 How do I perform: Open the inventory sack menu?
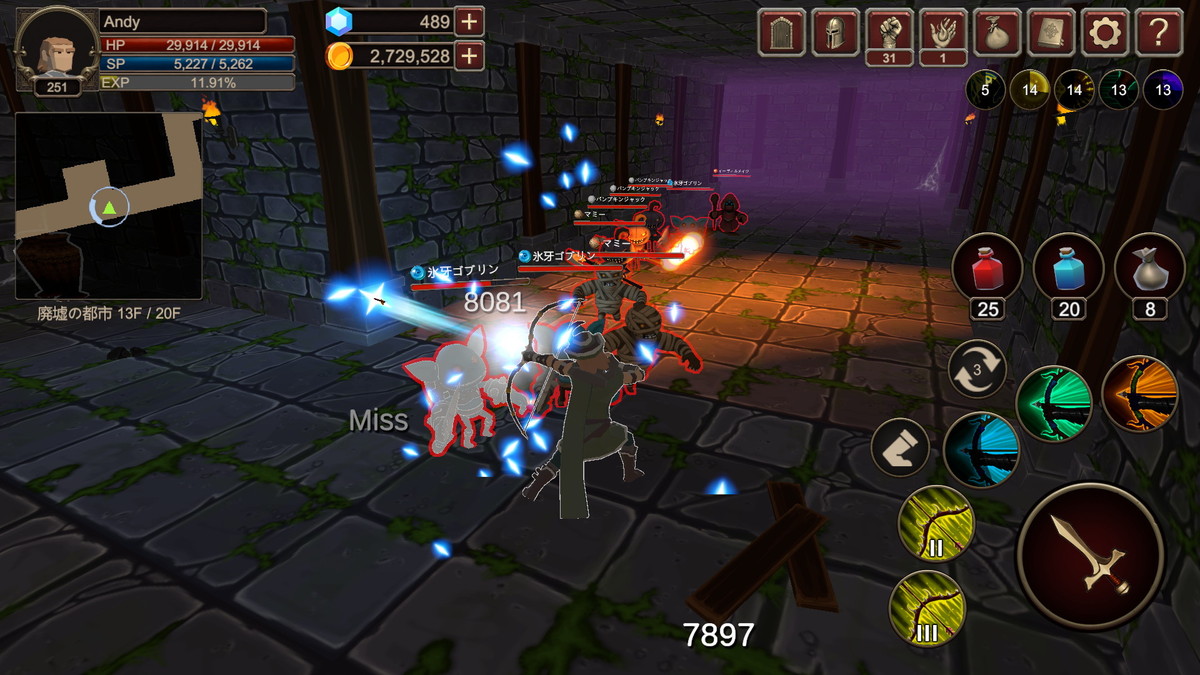pos(997,32)
